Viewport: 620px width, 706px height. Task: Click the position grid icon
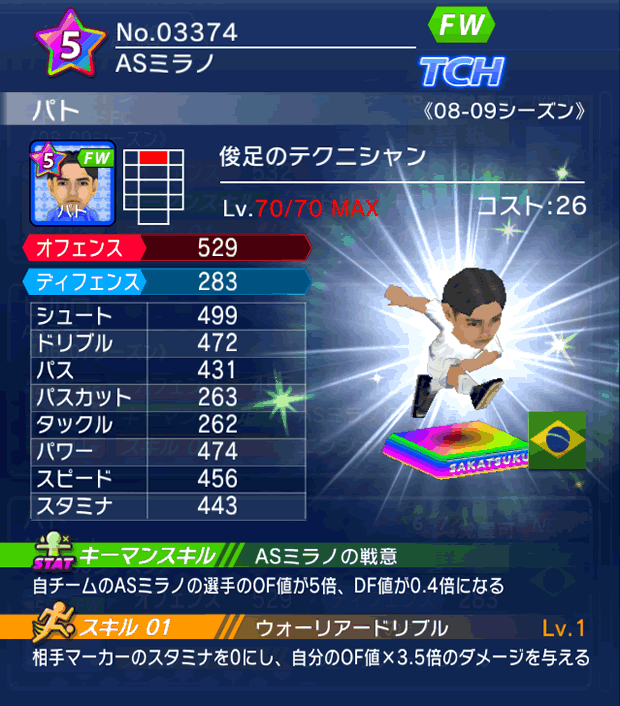tap(155, 184)
